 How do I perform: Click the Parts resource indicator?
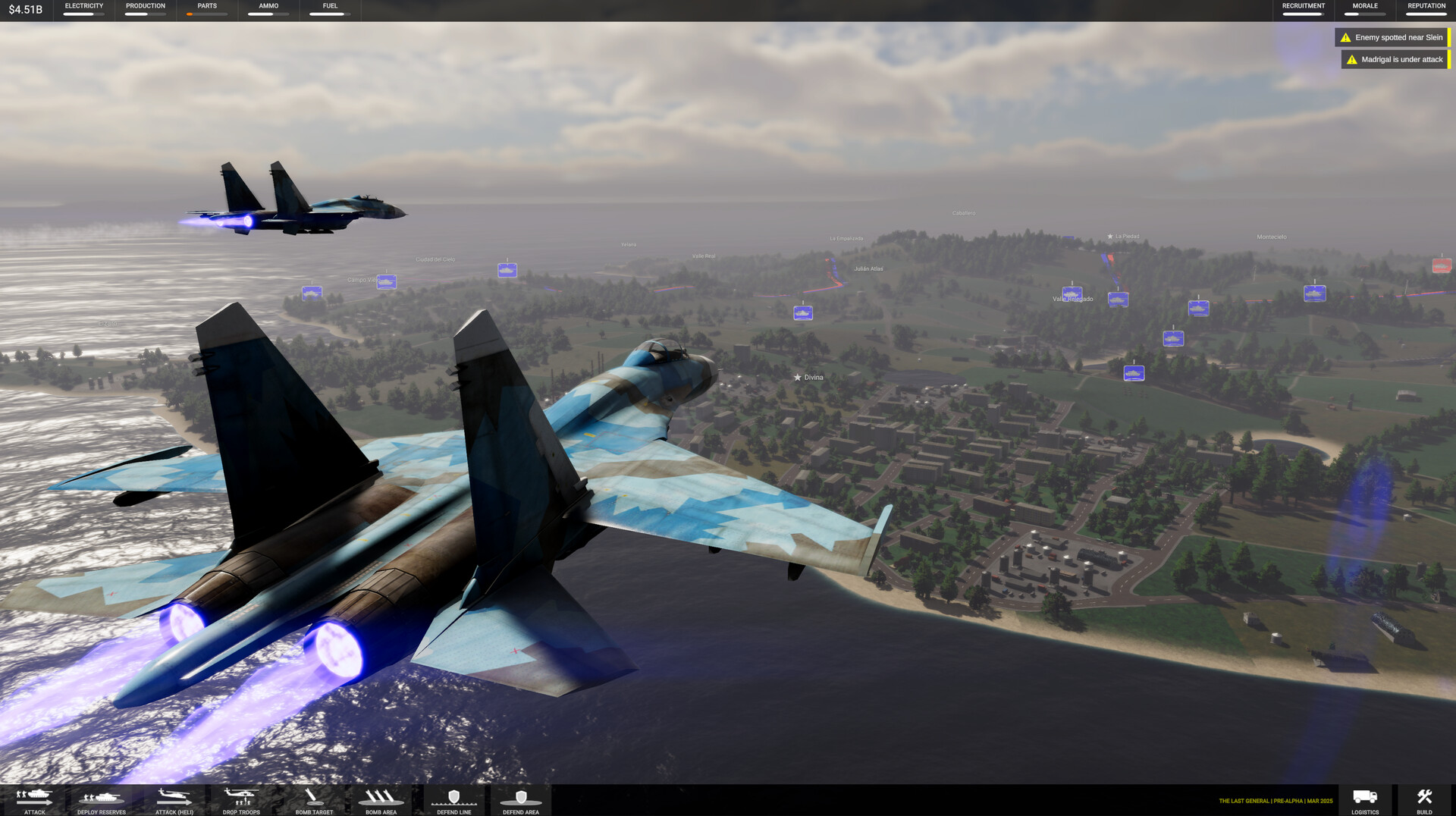coord(206,11)
